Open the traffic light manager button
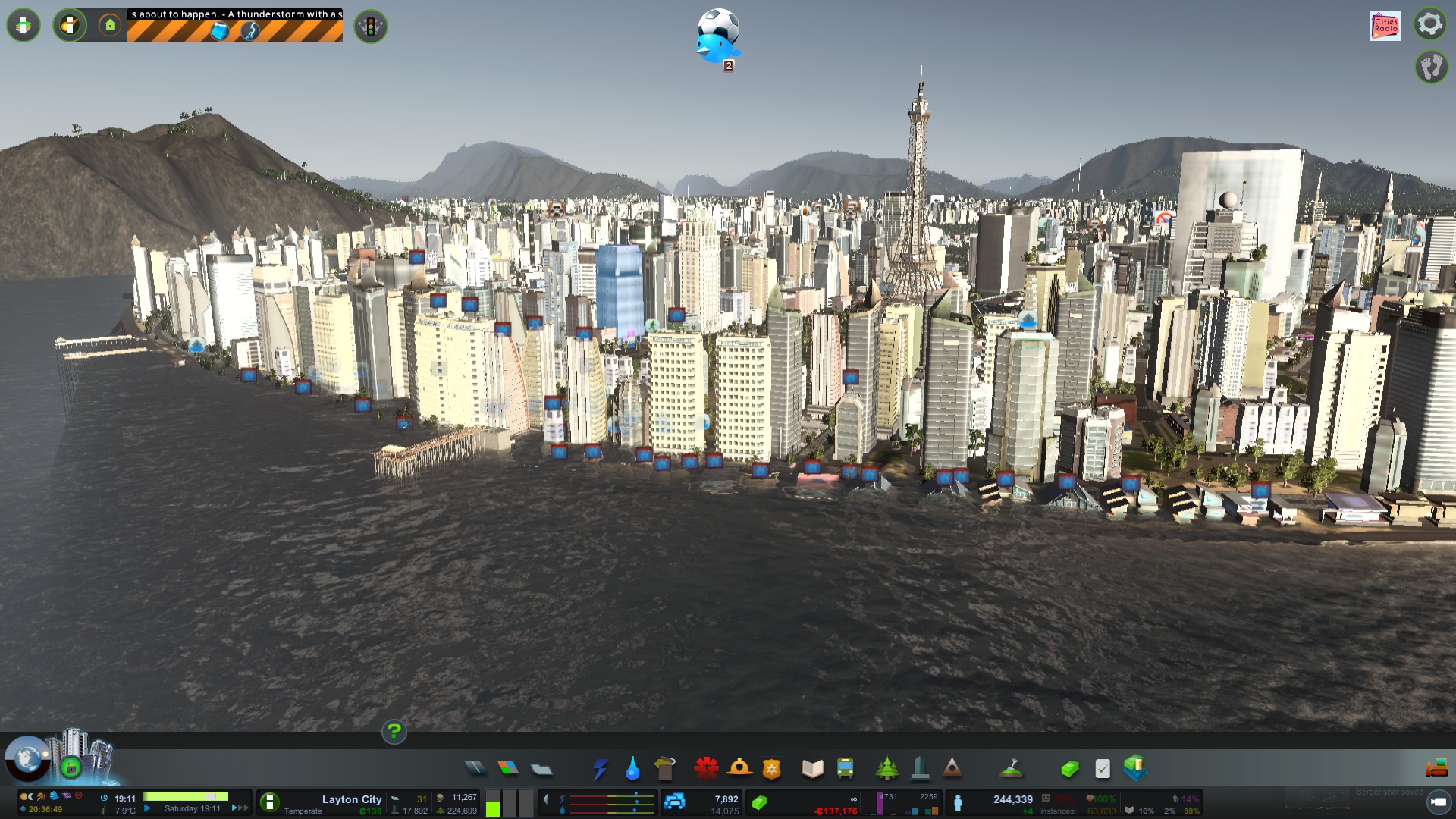Viewport: 1456px width, 819px height. click(371, 27)
